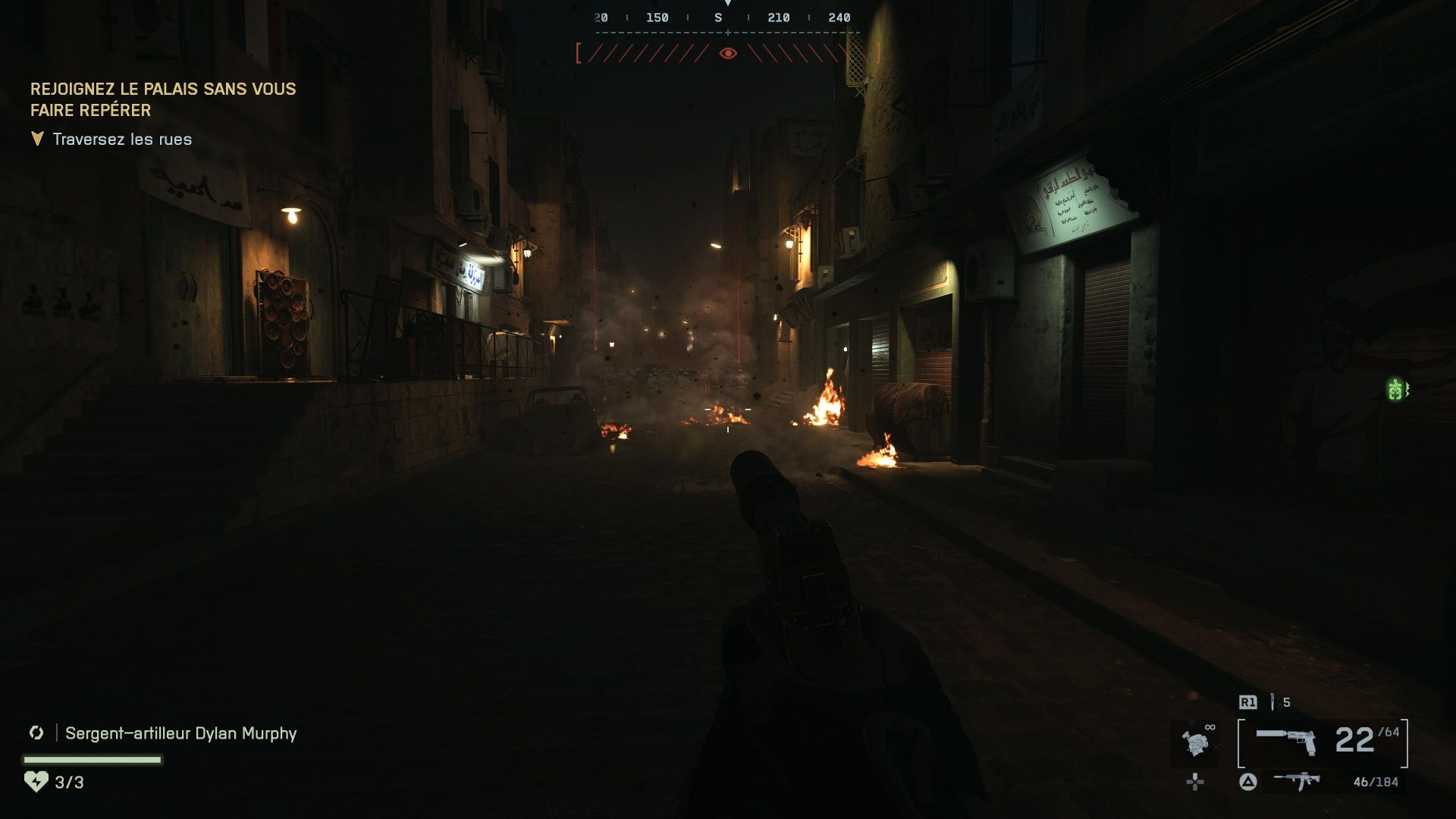Activate the gadget icon with infinity symbol
Image resolution: width=1456 pixels, height=819 pixels.
(1196, 742)
